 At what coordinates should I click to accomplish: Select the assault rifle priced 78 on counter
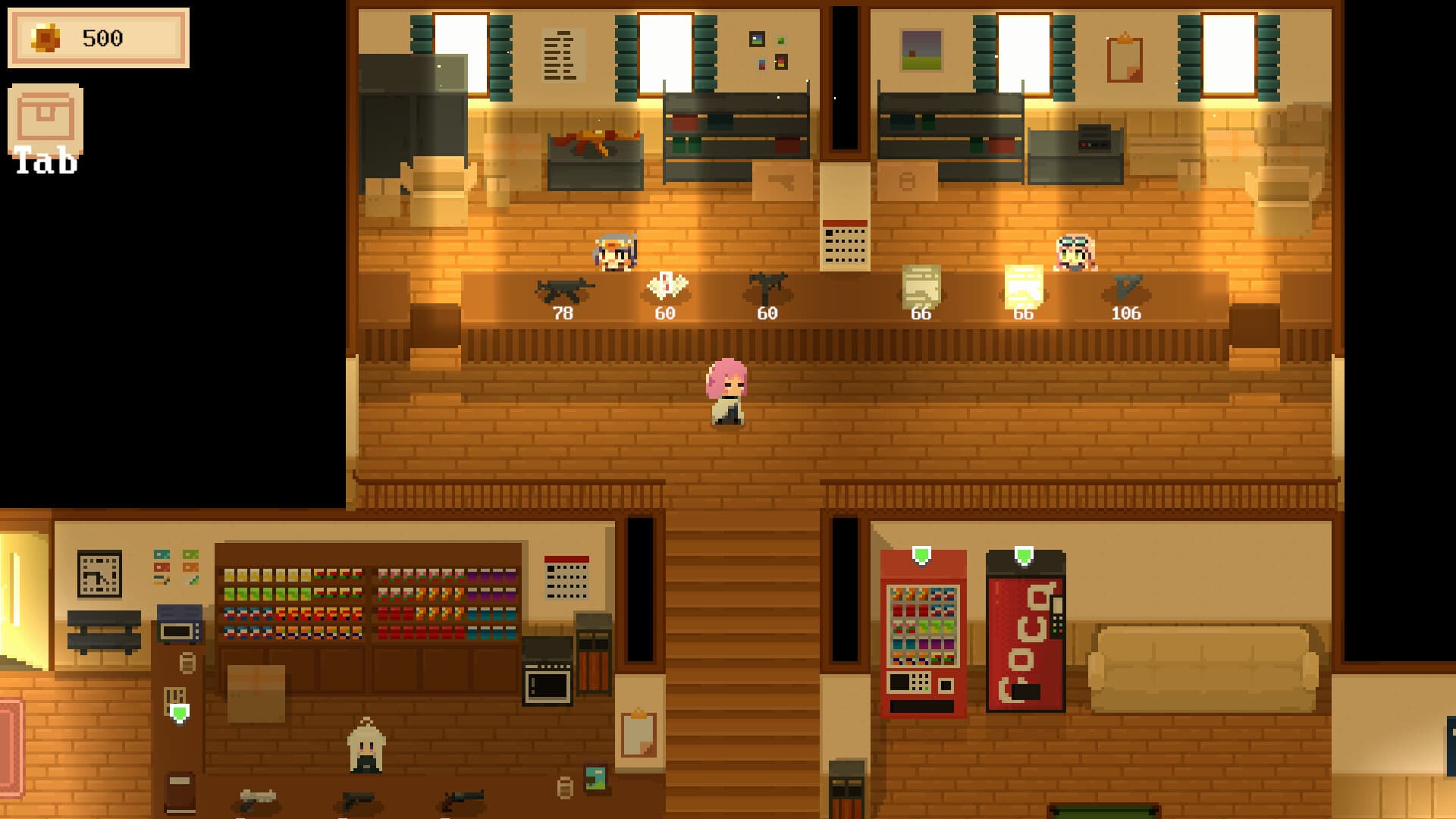click(561, 290)
